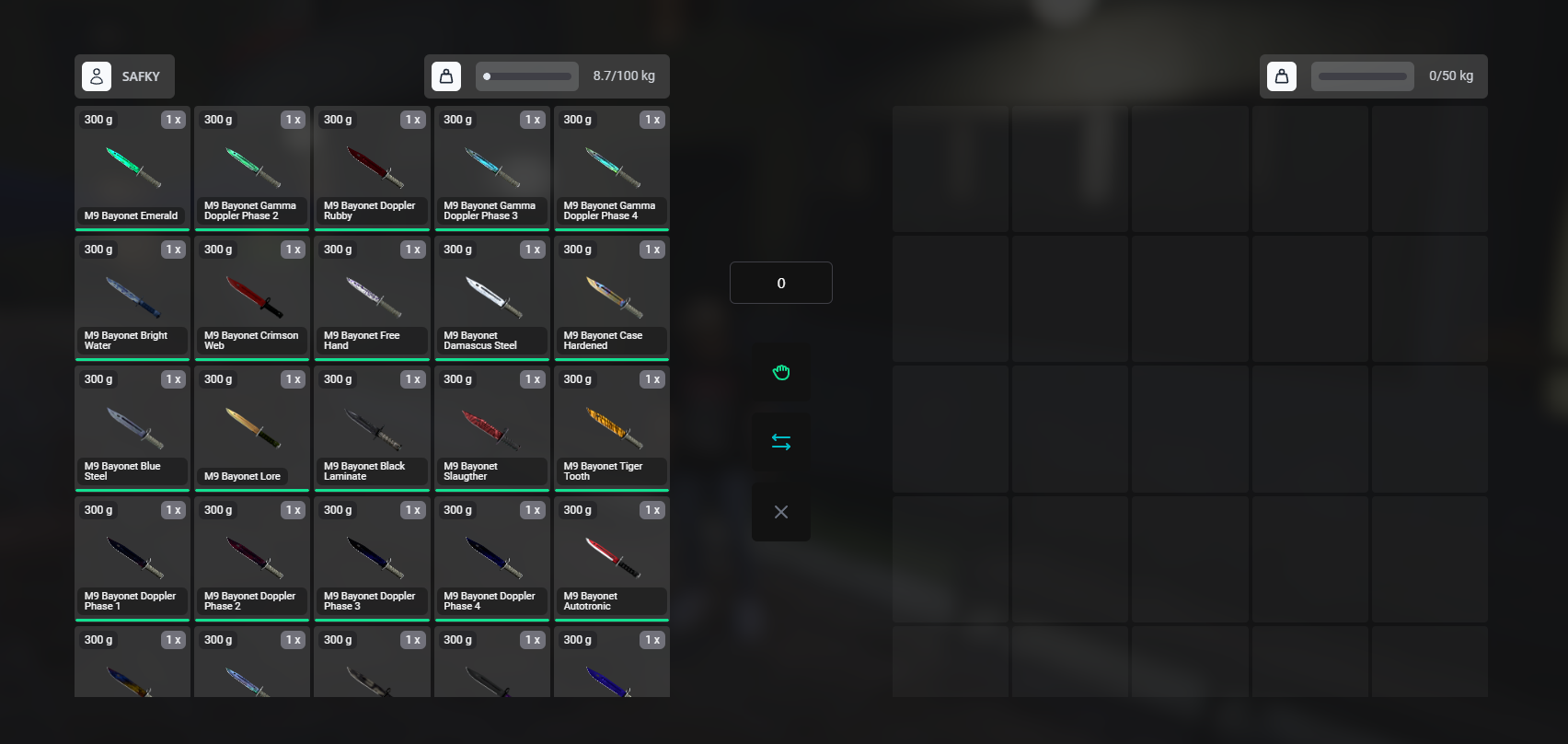Image resolution: width=1568 pixels, height=744 pixels.
Task: Pick the M9 Bayonet Doppler Rubby knife
Action: pyautogui.click(x=372, y=168)
